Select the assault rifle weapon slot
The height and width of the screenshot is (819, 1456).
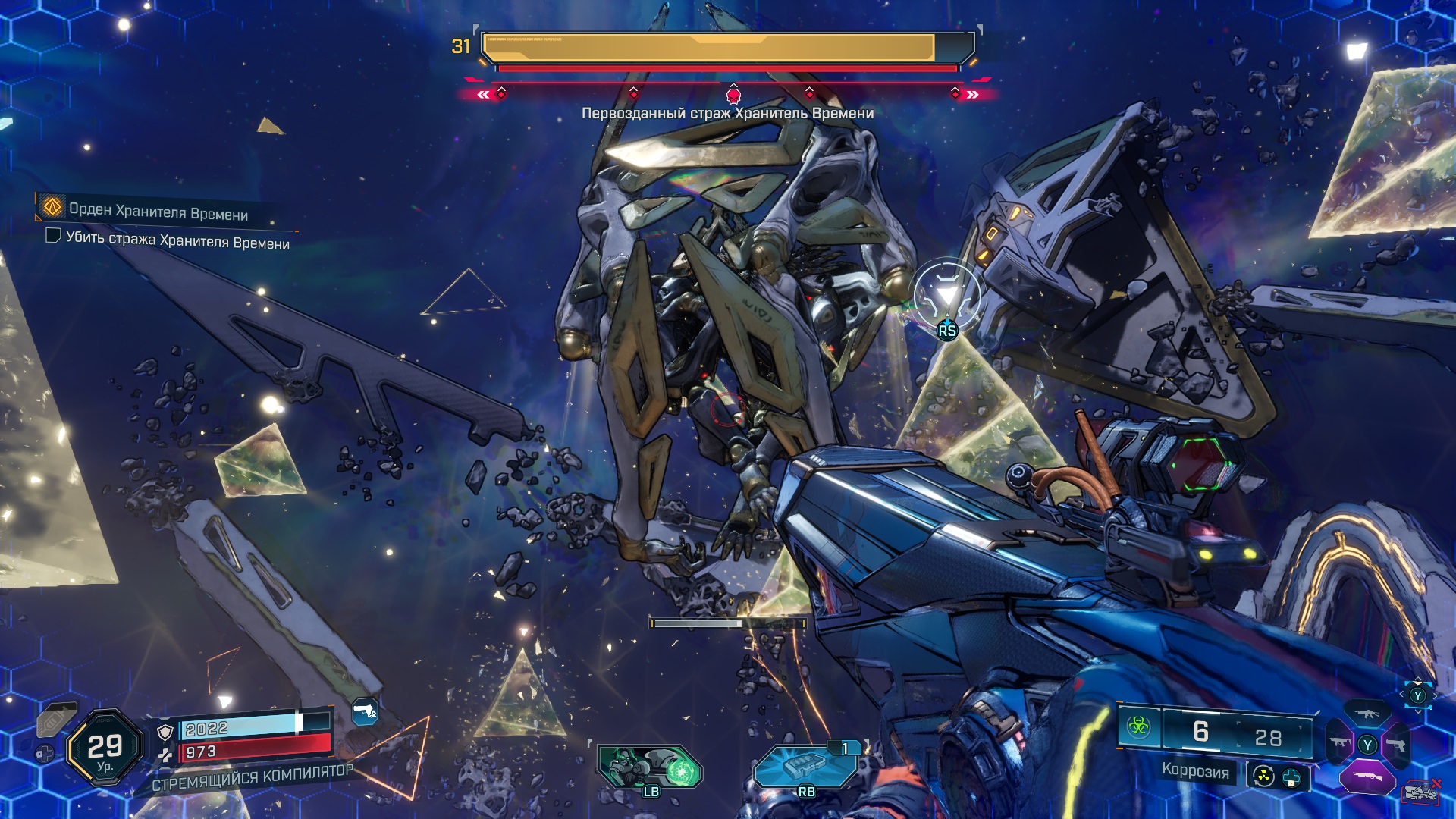point(1367,714)
